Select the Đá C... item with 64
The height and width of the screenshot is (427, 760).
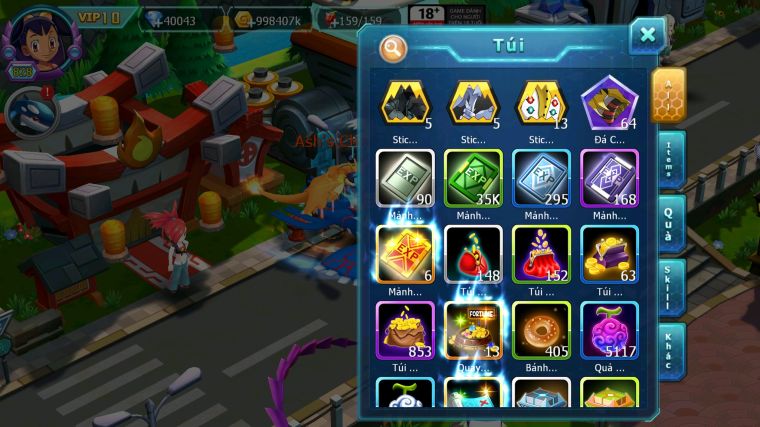tap(609, 104)
